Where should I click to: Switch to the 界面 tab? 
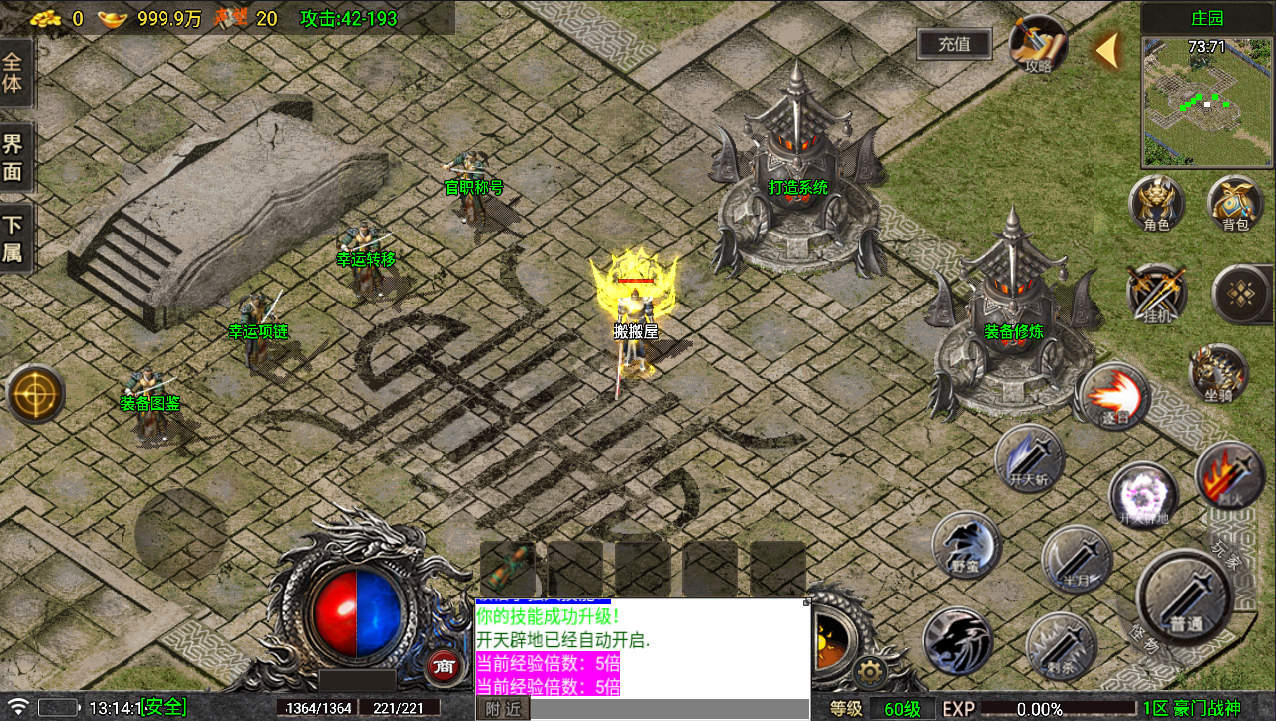(14, 158)
